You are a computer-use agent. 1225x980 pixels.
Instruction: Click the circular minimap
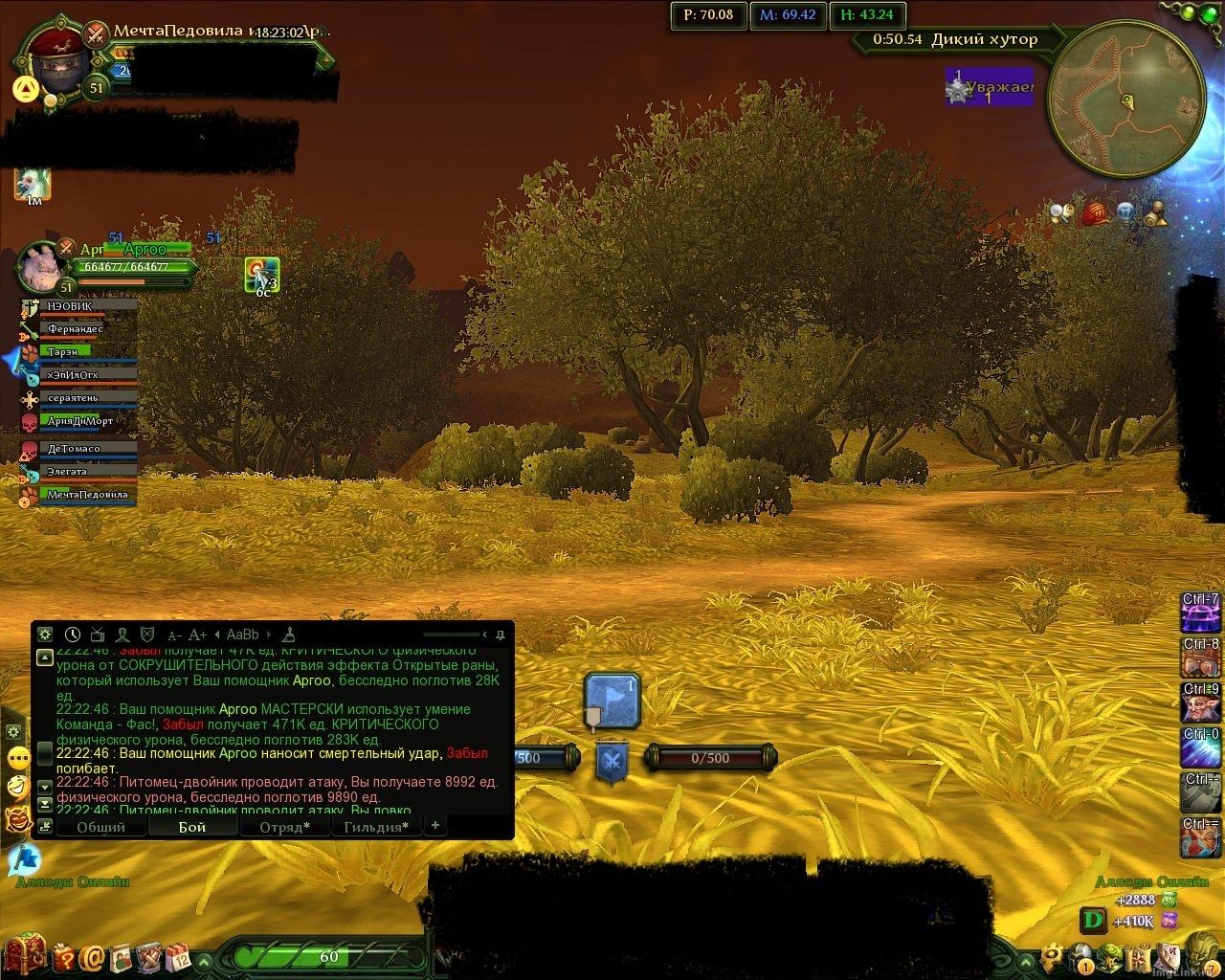(1125, 94)
